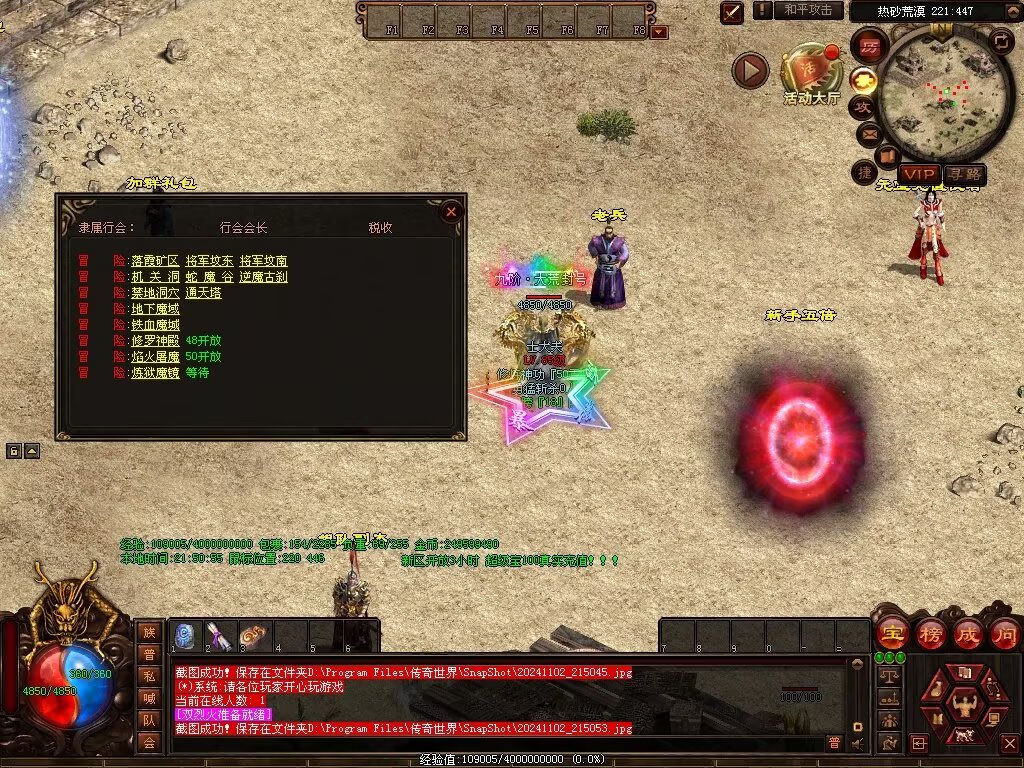Go to 通天塔 via the link

[x=203, y=293]
